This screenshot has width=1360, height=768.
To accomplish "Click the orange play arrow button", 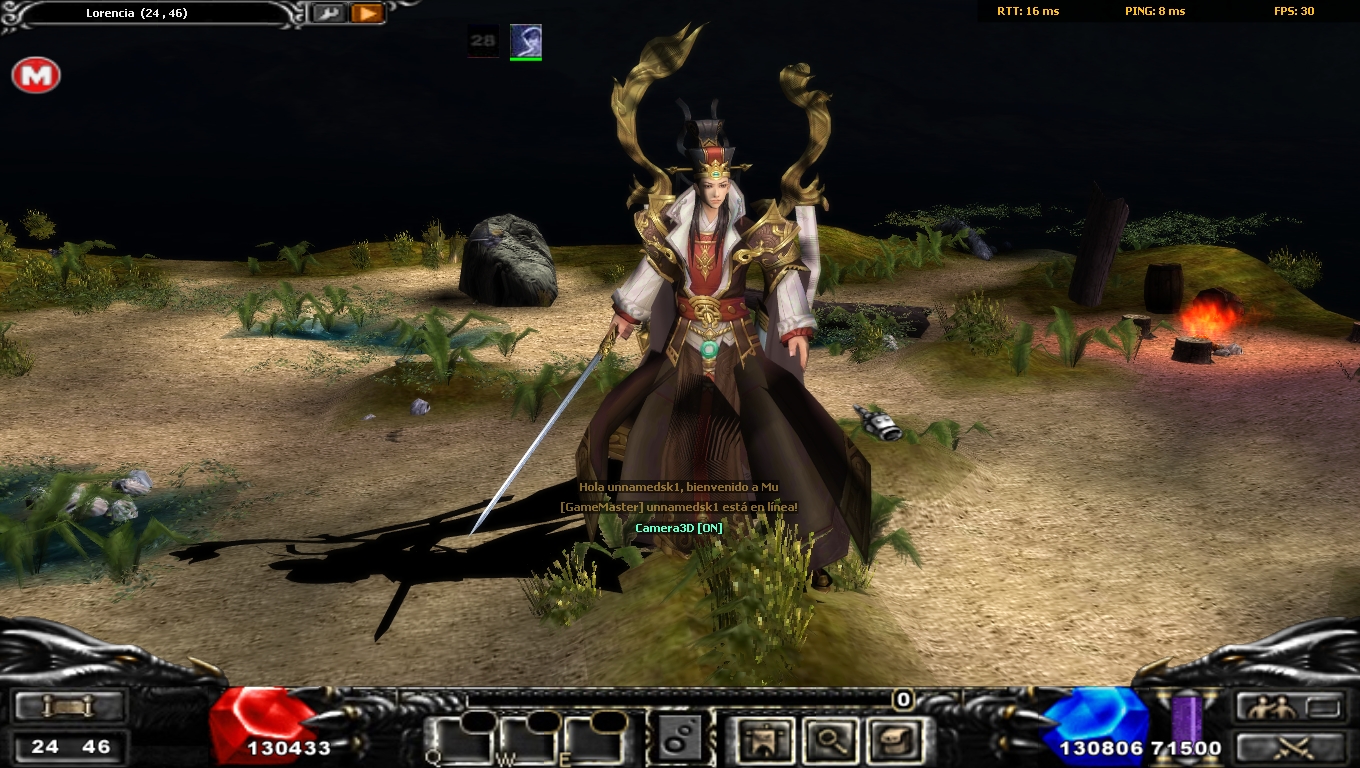I will [x=367, y=13].
